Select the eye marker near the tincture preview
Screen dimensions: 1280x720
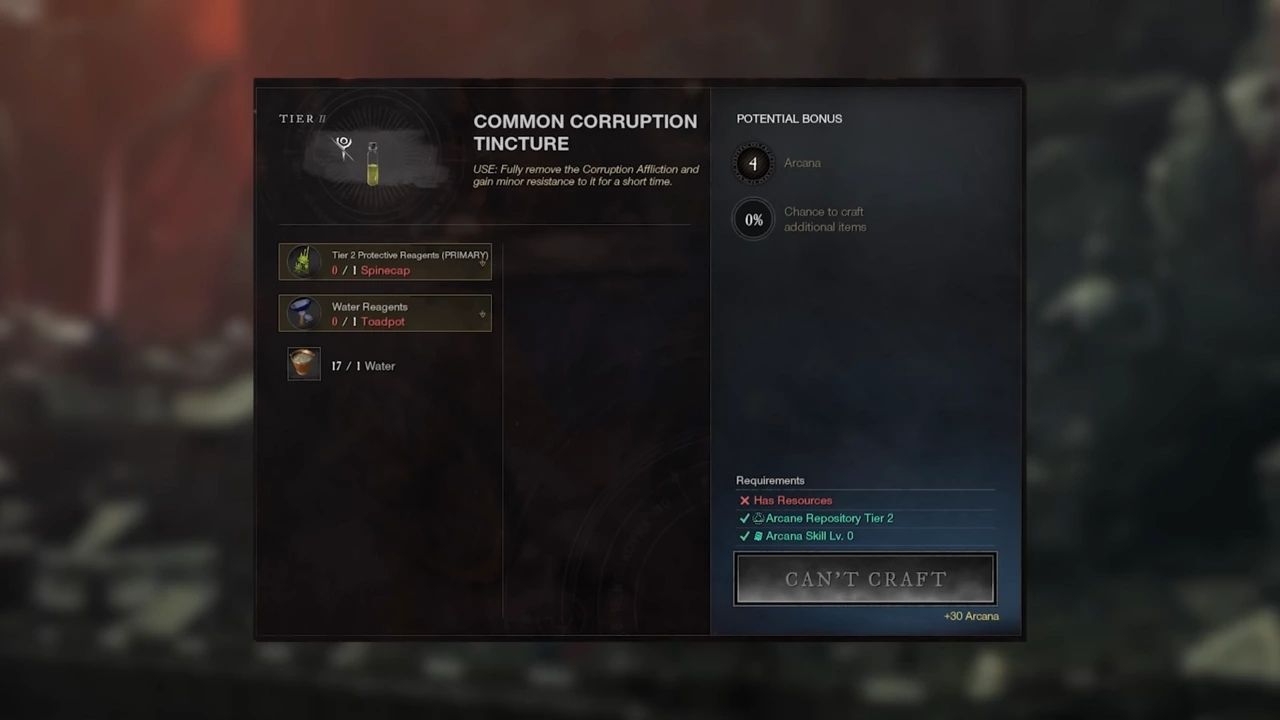[342, 144]
